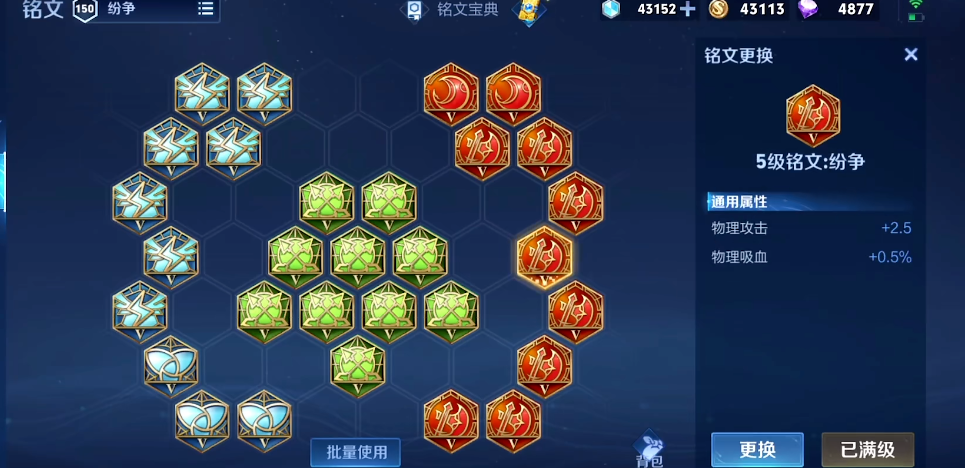Open the rune page list dropdown
Screen dimensions: 965x468
tap(205, 9)
